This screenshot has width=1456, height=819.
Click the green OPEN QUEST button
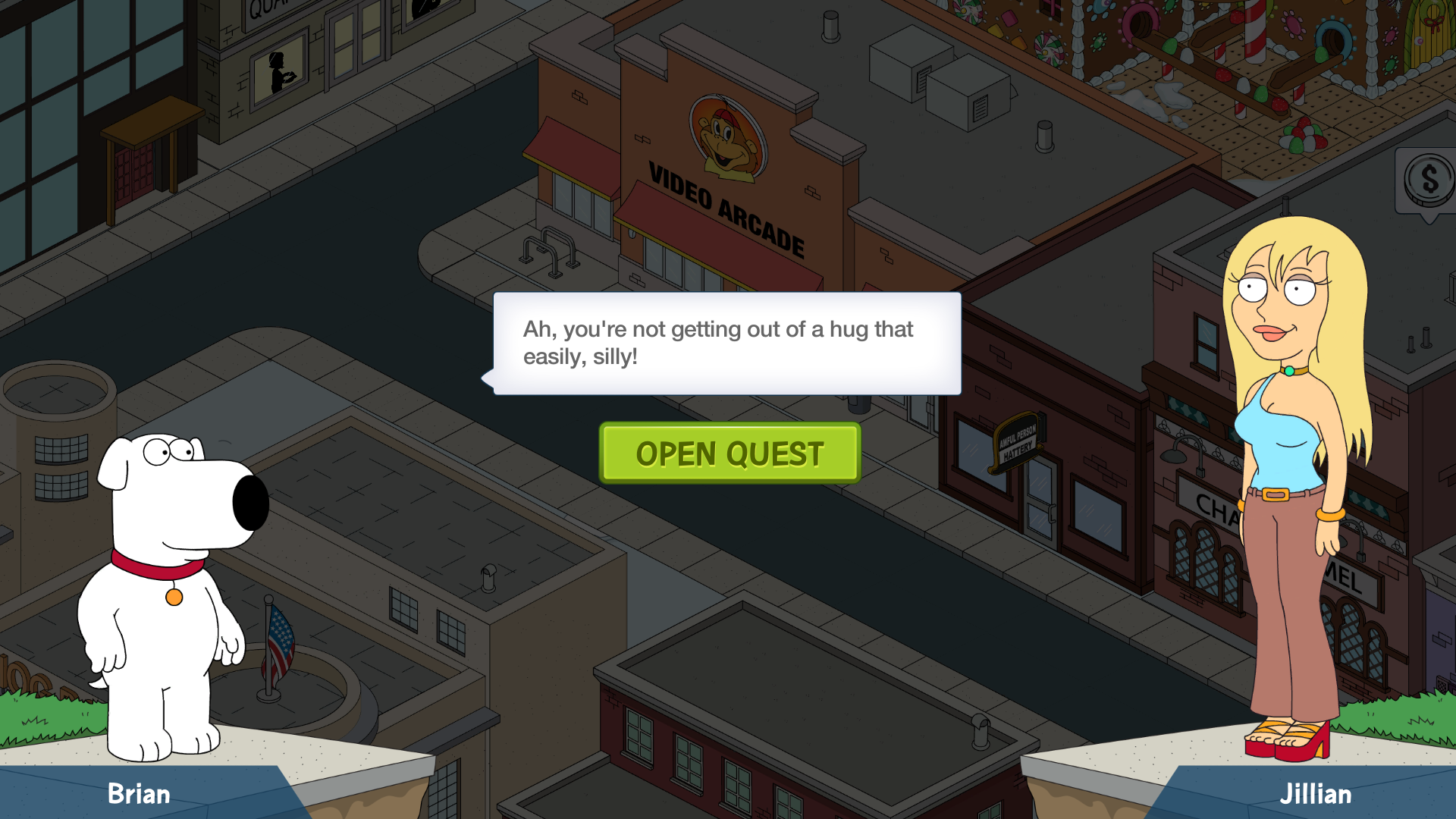coord(730,453)
